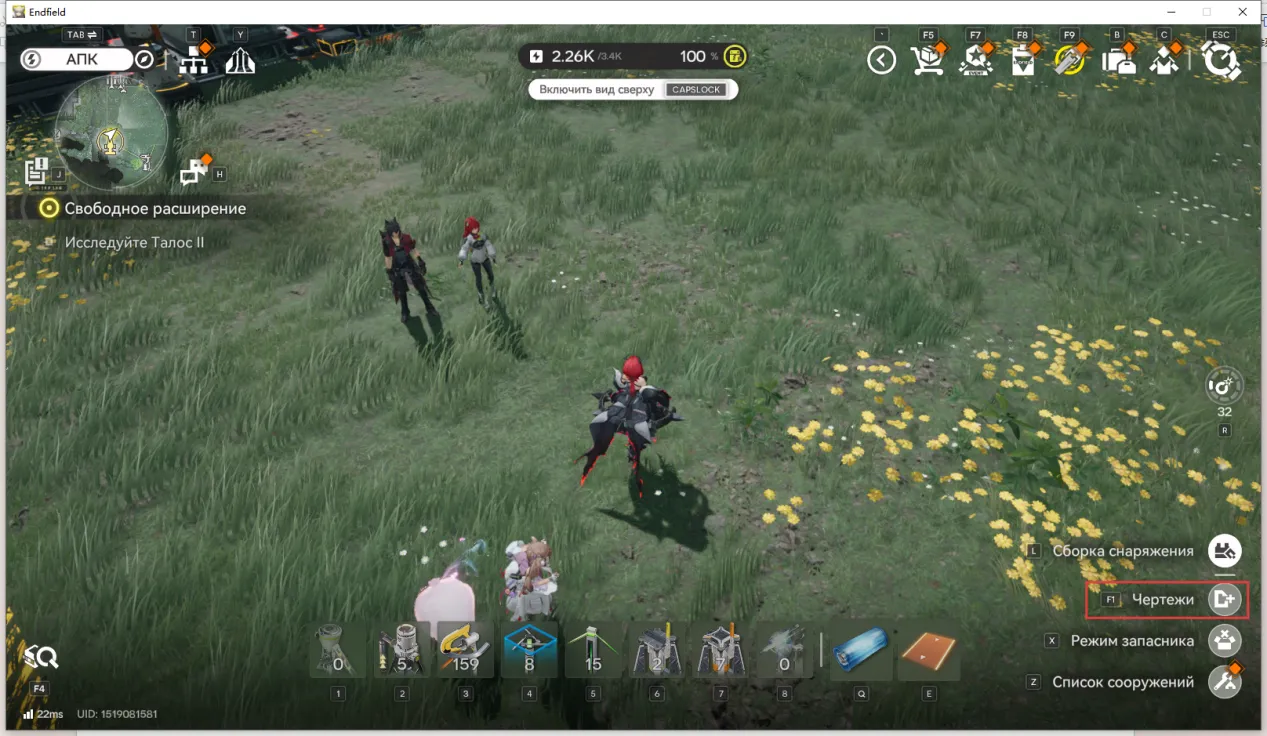
Task: Open the shopping cart shop icon
Action: pyautogui.click(x=928, y=61)
